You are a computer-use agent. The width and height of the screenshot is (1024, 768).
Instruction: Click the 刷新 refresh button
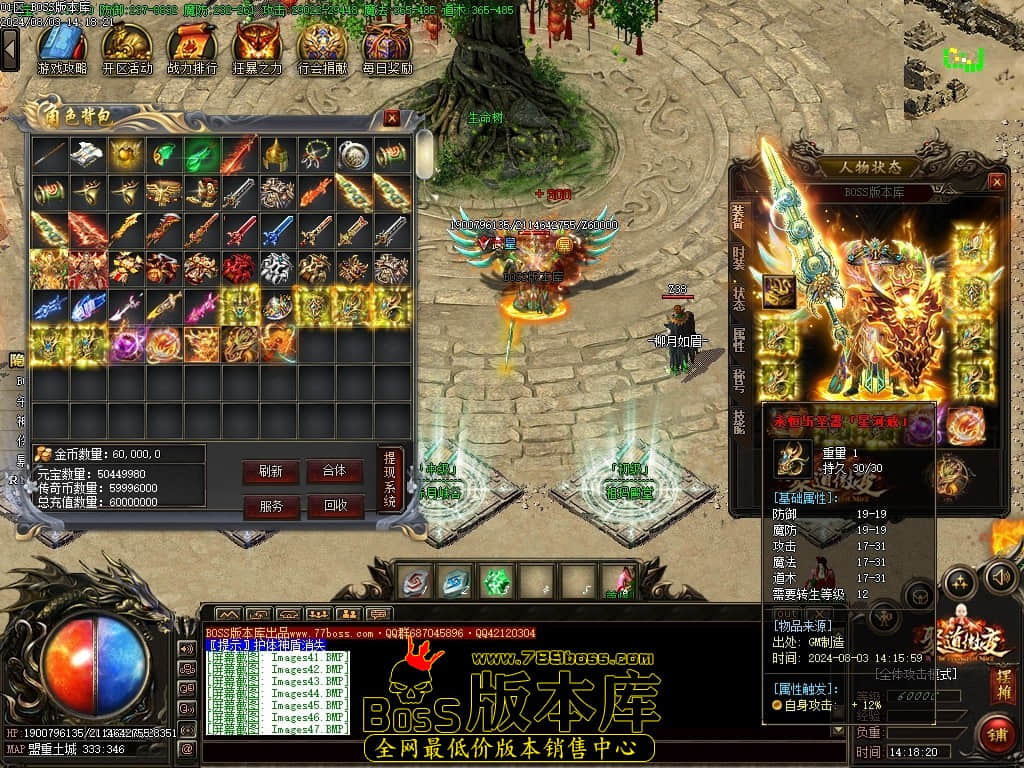271,472
